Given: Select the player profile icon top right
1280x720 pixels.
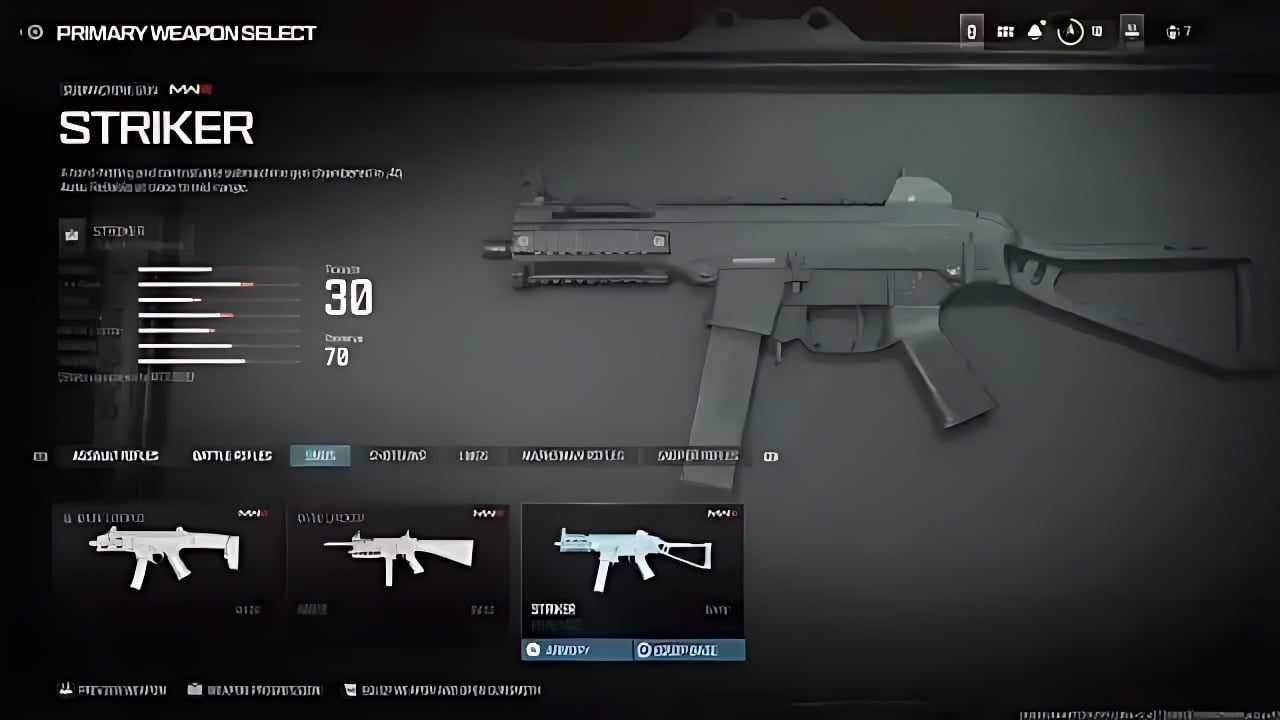Looking at the screenshot, I should coord(1096,30).
